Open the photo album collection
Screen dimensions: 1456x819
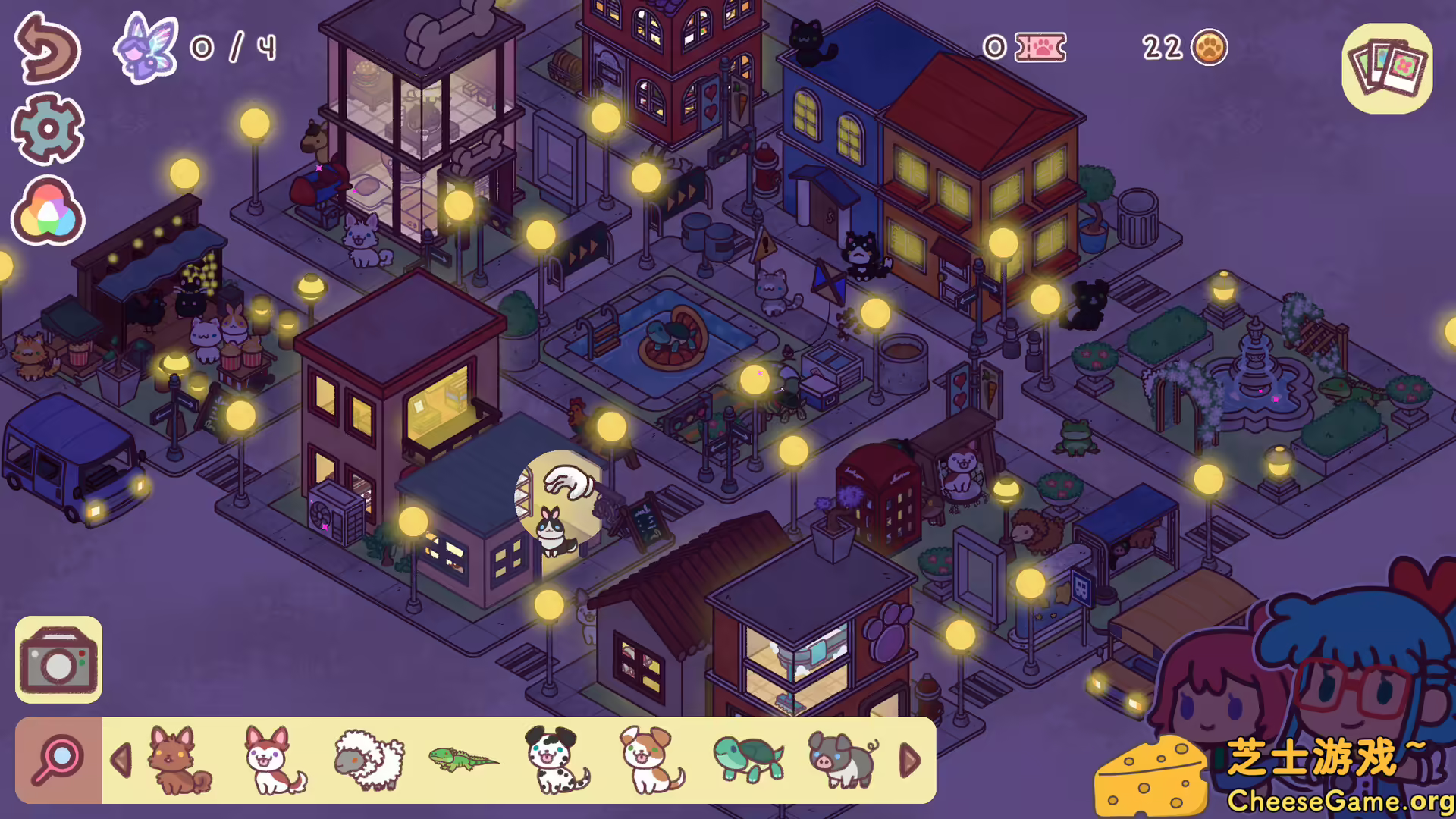tap(1387, 68)
